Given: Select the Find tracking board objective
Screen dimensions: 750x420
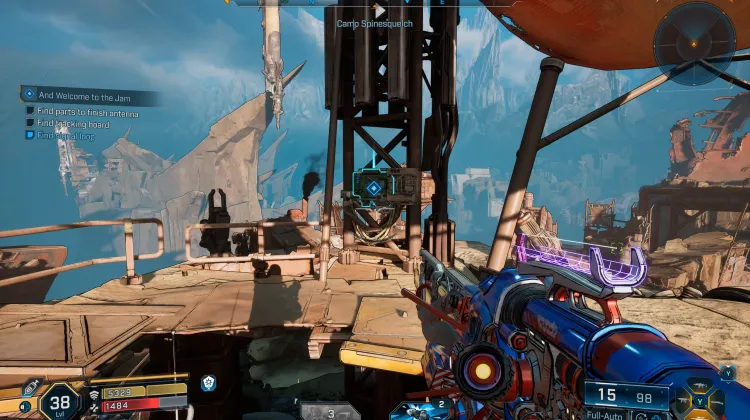Looking at the screenshot, I should pyautogui.click(x=76, y=123).
